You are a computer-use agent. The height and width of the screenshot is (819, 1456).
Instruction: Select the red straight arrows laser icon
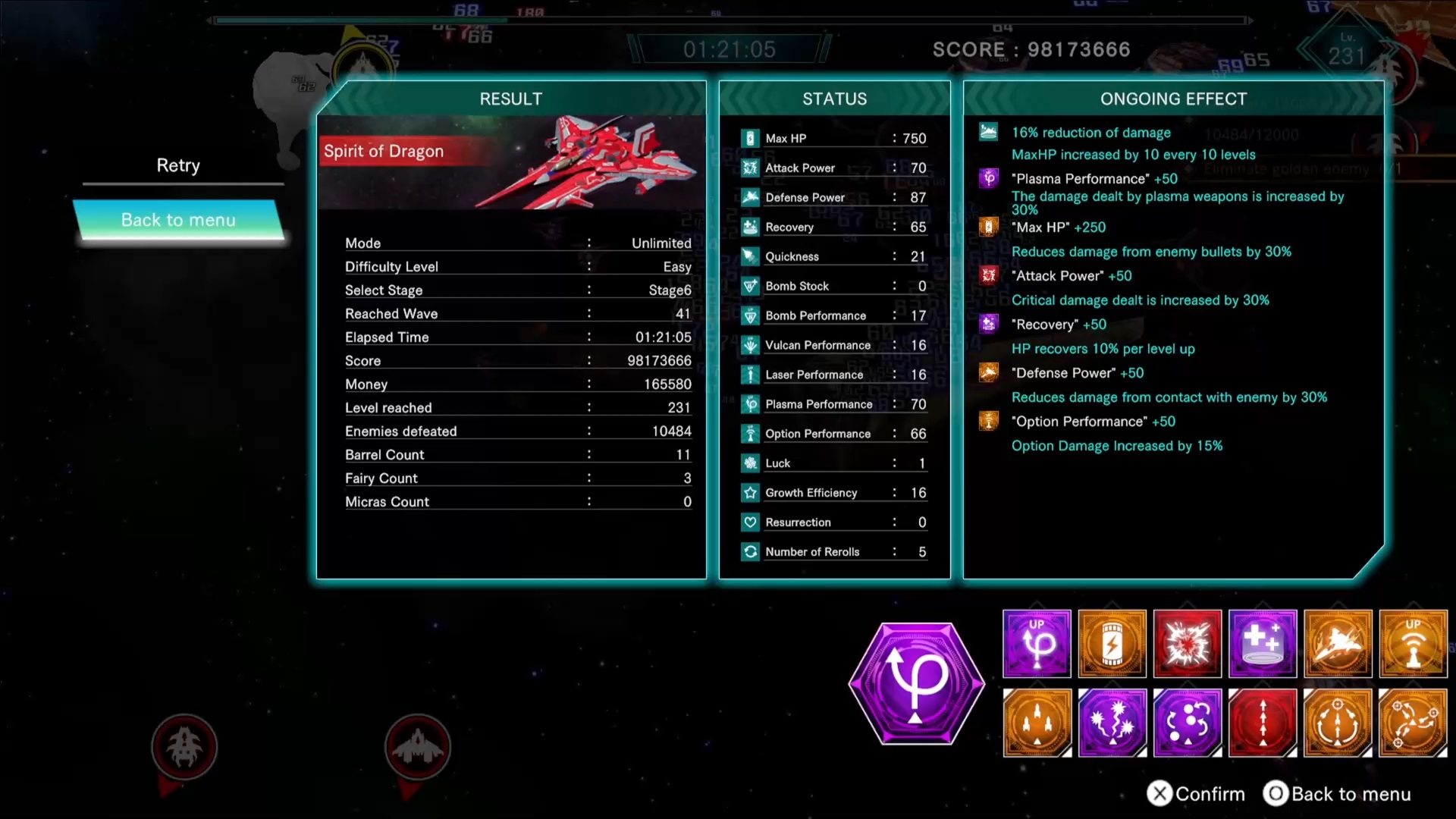pos(1263,723)
